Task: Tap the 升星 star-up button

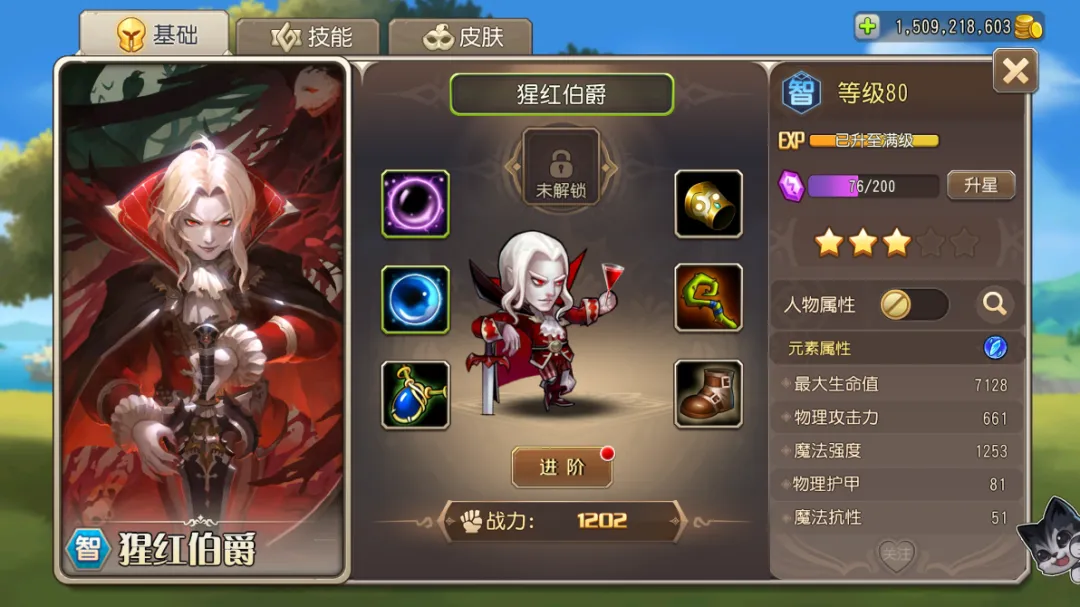Action: 980,186
